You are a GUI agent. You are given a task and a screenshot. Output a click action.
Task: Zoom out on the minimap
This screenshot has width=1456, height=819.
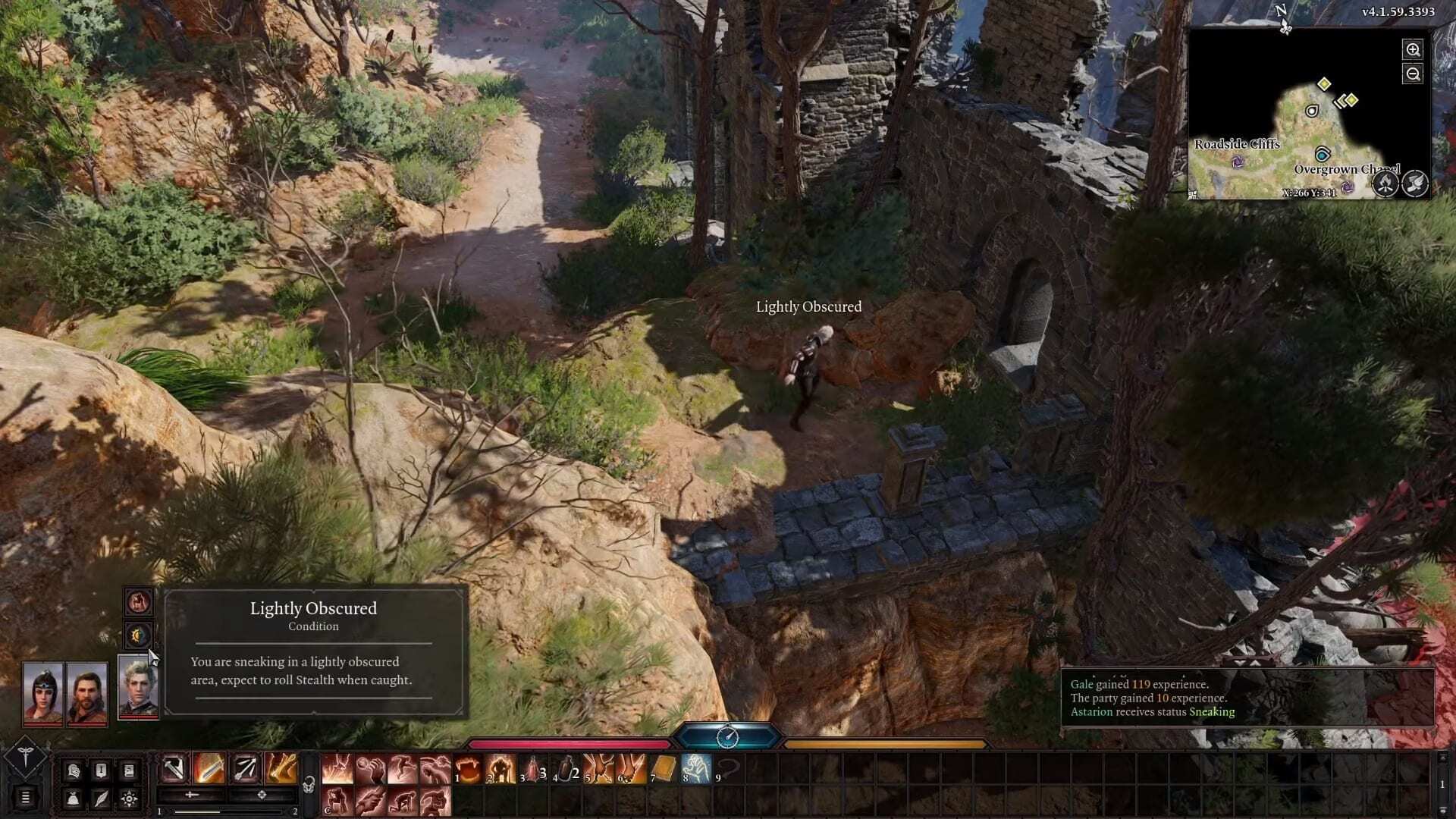1413,74
